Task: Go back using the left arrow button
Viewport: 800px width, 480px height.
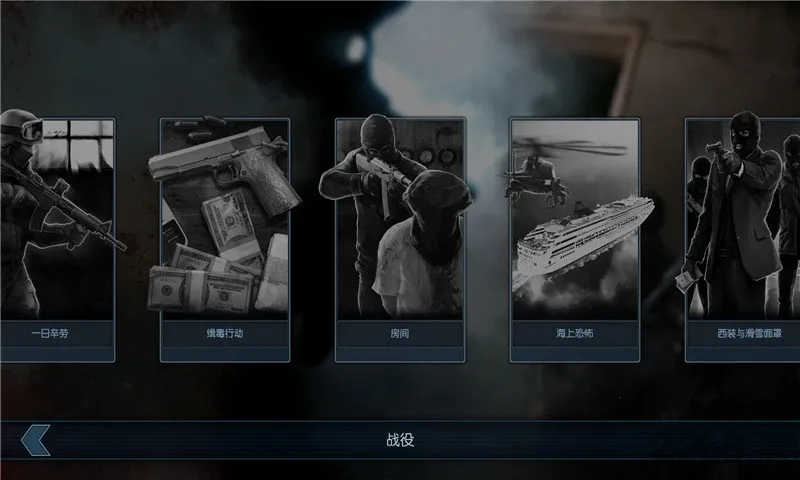Action: click(34, 440)
